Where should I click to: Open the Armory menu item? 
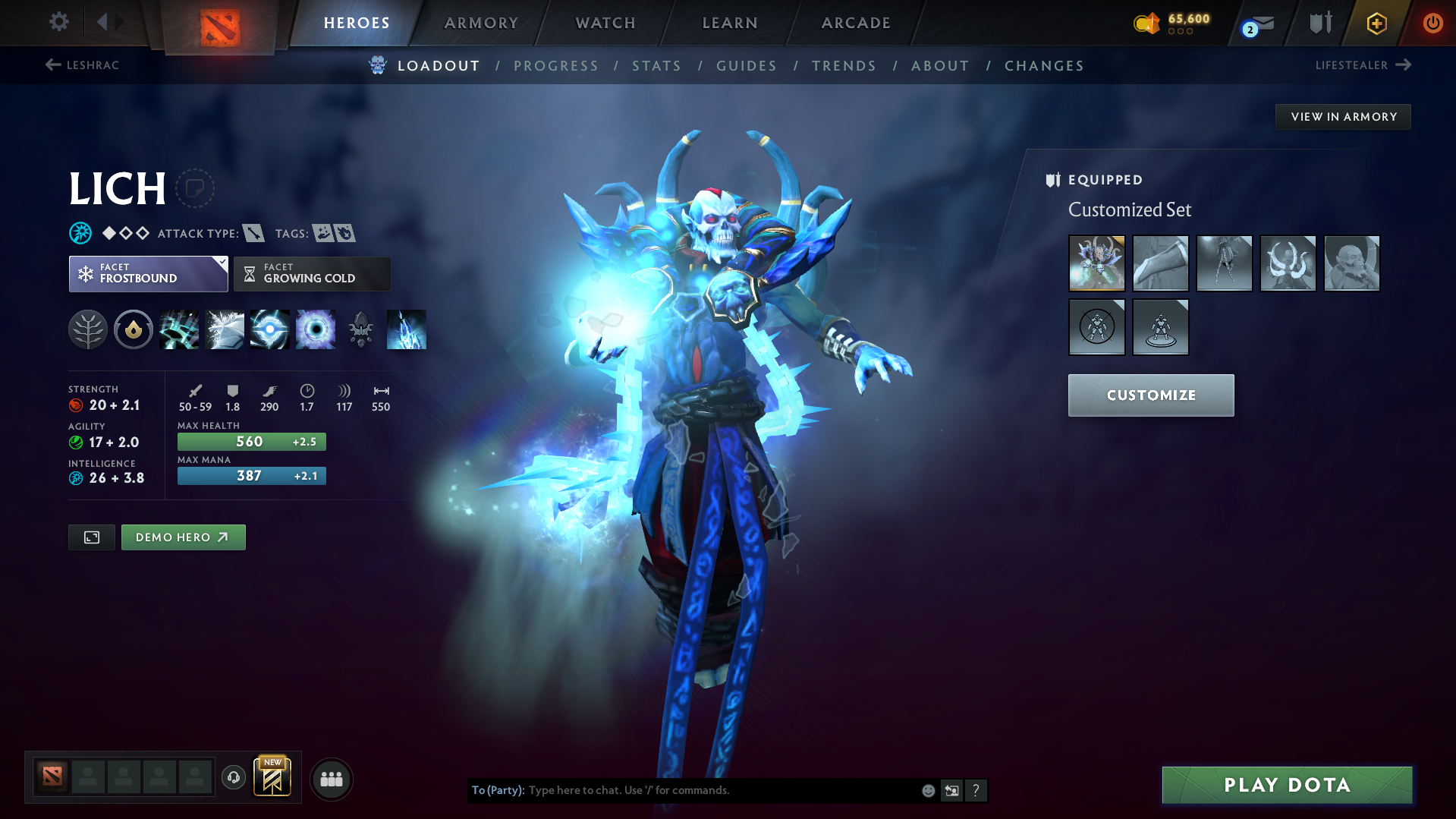point(481,23)
